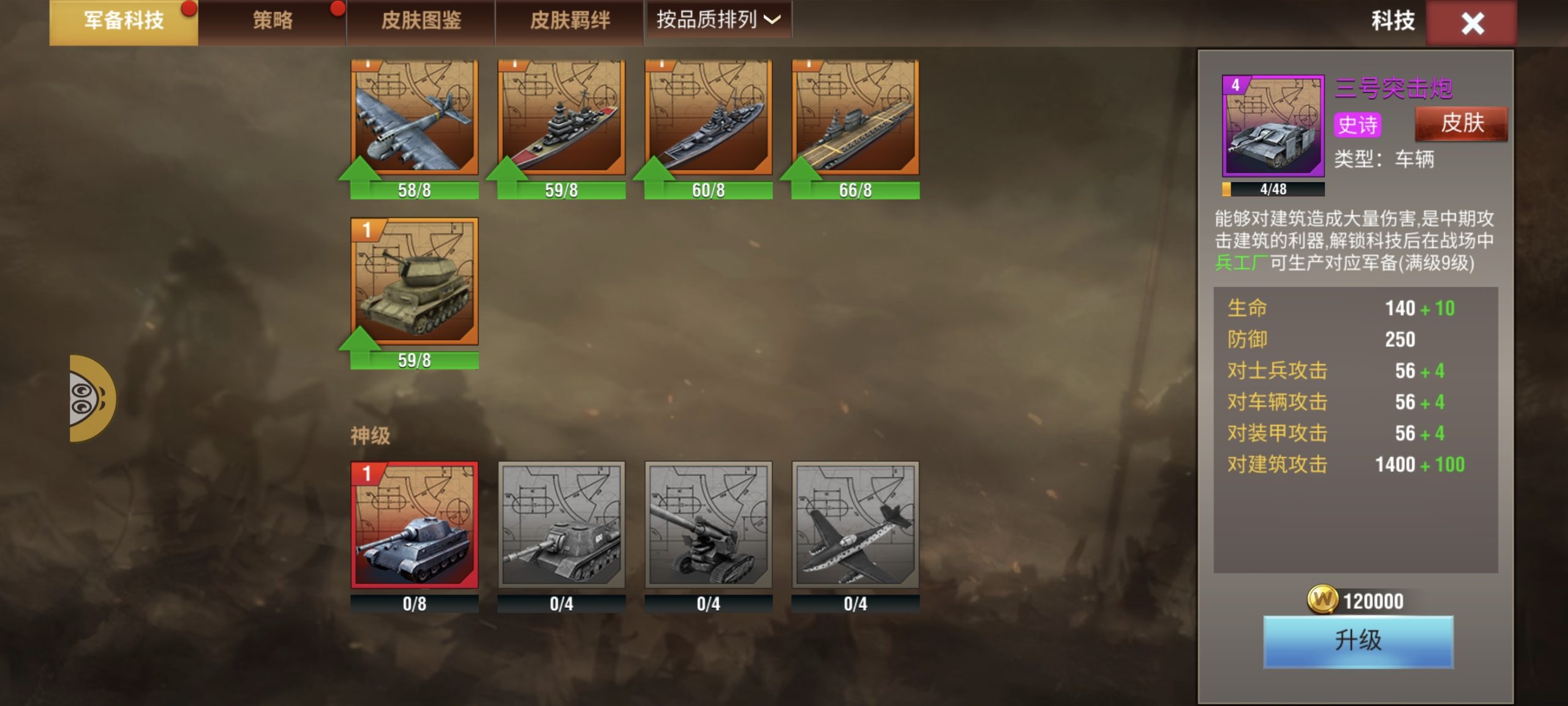Select the Tiger tank in the 神级 section

pyautogui.click(x=413, y=524)
